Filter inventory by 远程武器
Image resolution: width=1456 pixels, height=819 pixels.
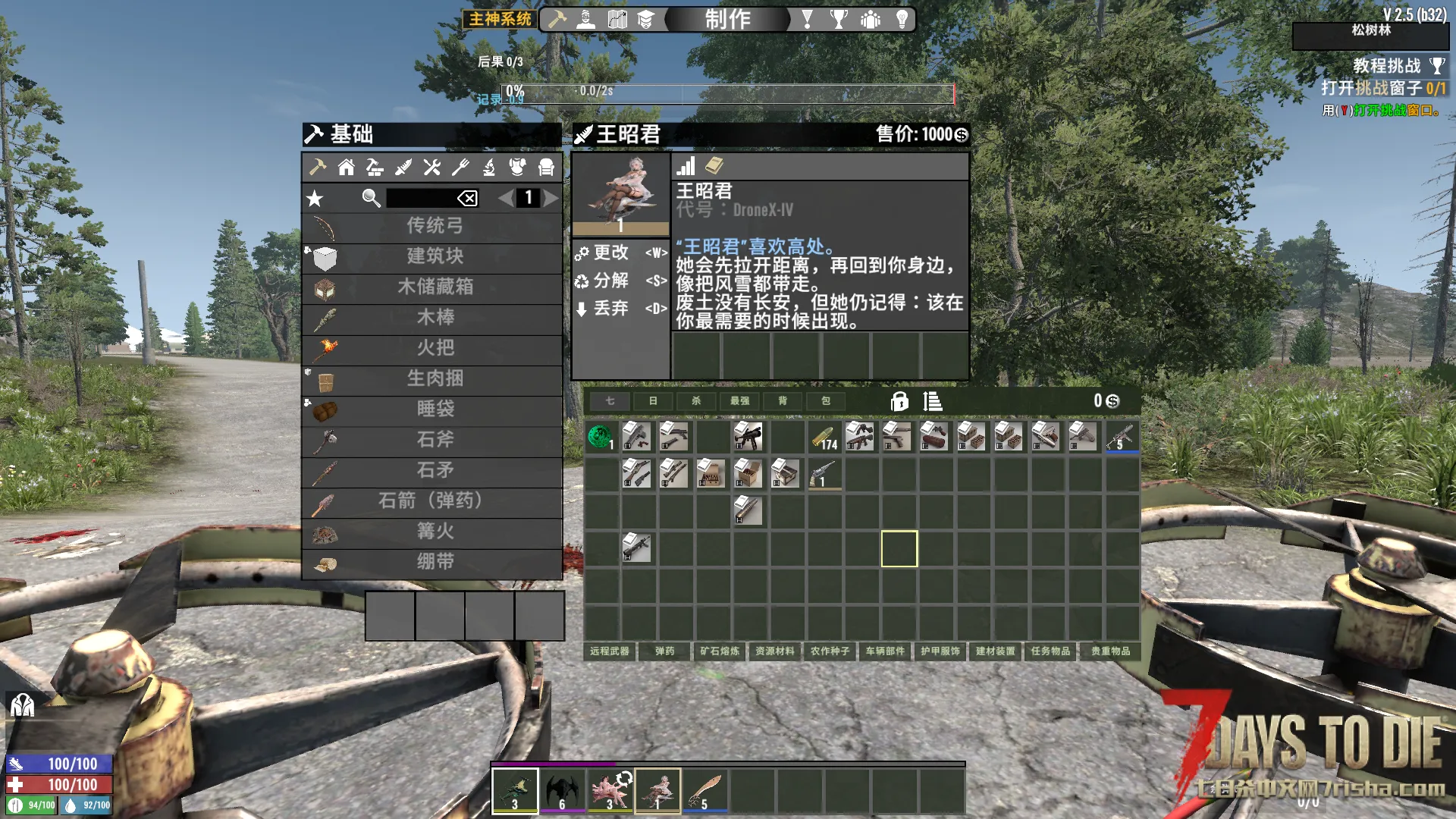(x=610, y=651)
